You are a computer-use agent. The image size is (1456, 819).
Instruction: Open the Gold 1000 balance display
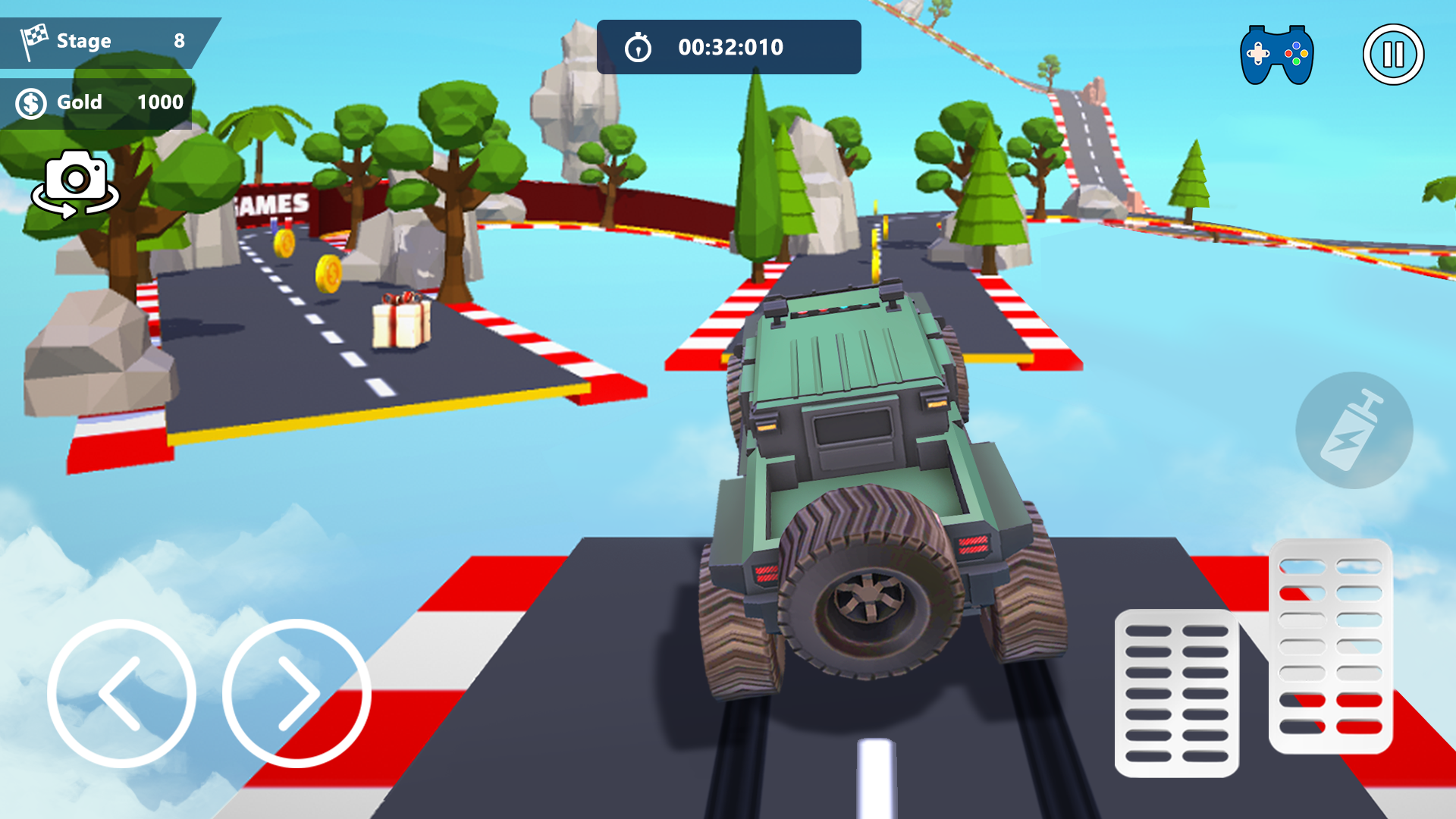[99, 102]
